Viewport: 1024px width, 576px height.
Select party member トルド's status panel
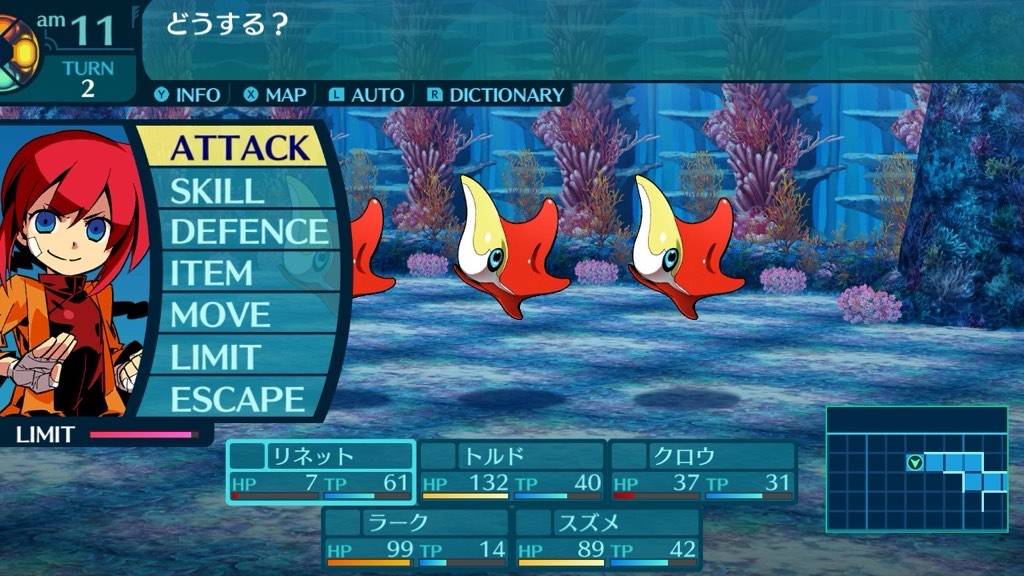pos(512,471)
